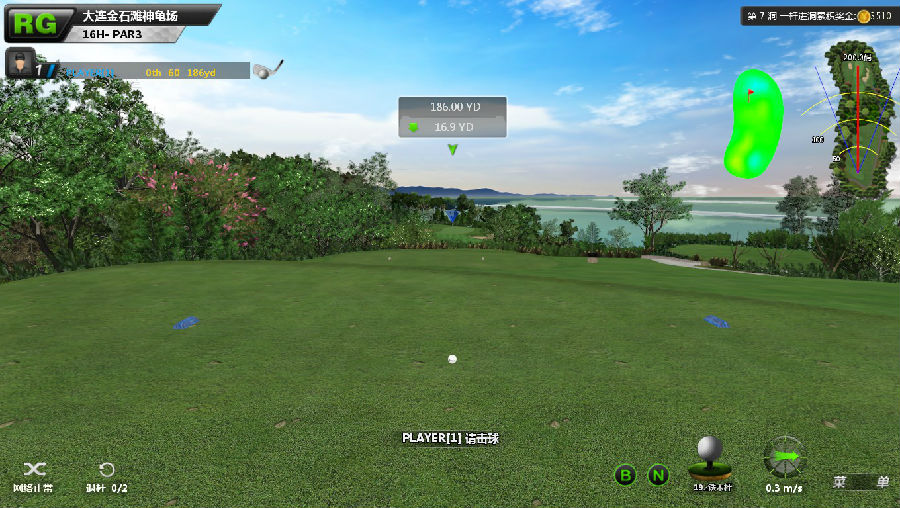Select the green contour map
900x508 pixels.
(x=753, y=122)
